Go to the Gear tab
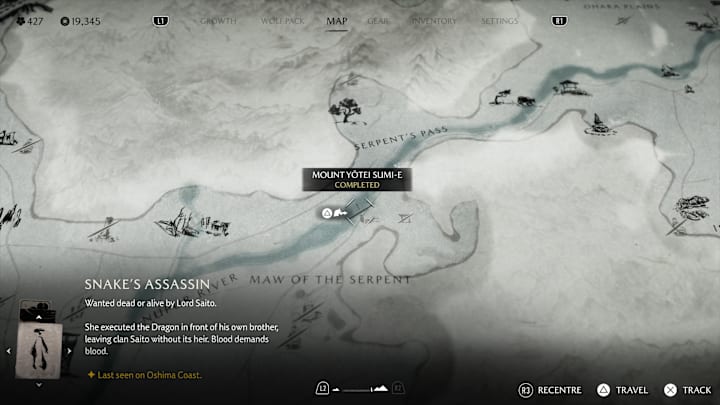Viewport: 720px width, 405px height. point(378,20)
